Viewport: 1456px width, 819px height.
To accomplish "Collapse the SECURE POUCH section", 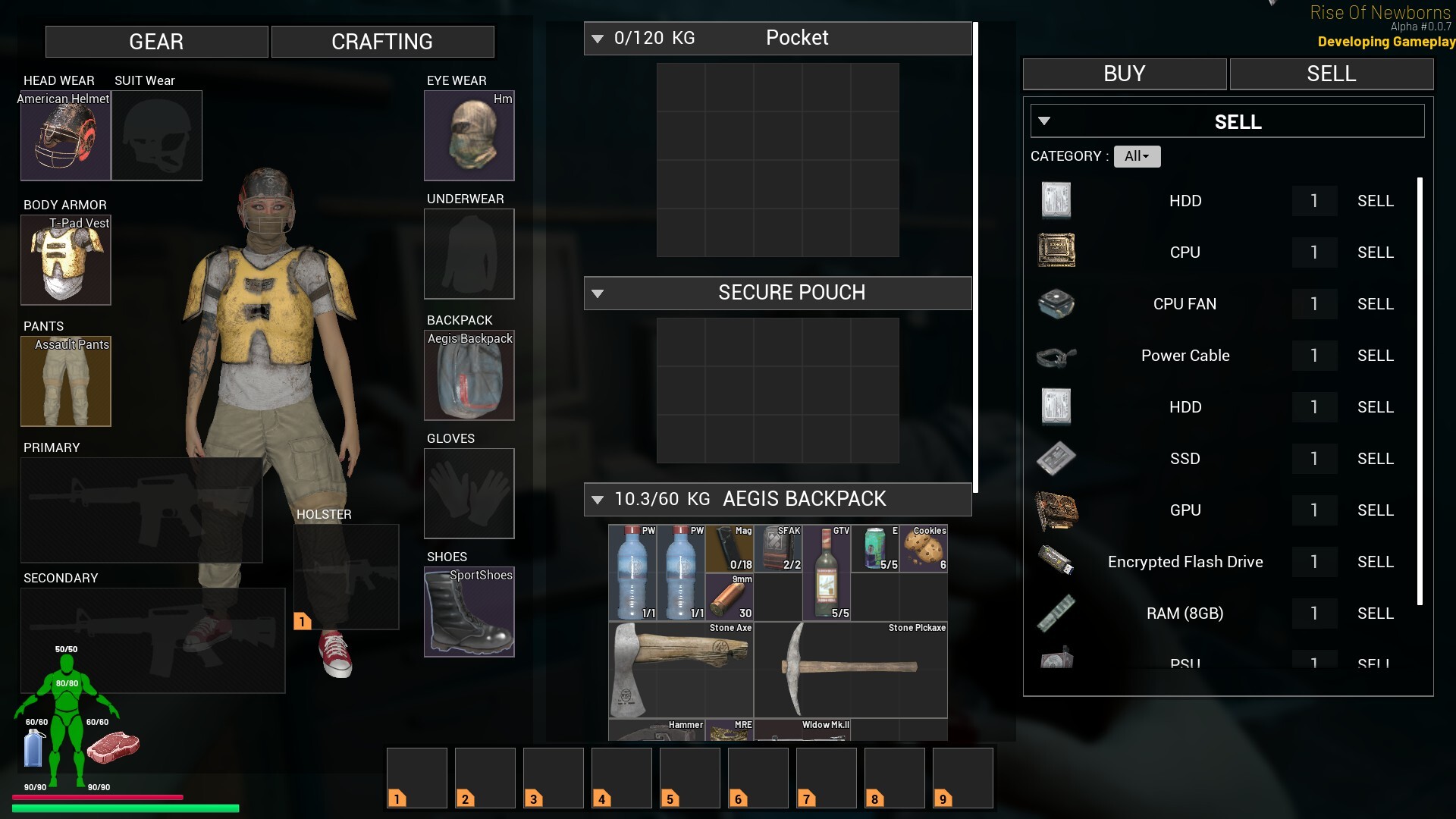I will (598, 293).
